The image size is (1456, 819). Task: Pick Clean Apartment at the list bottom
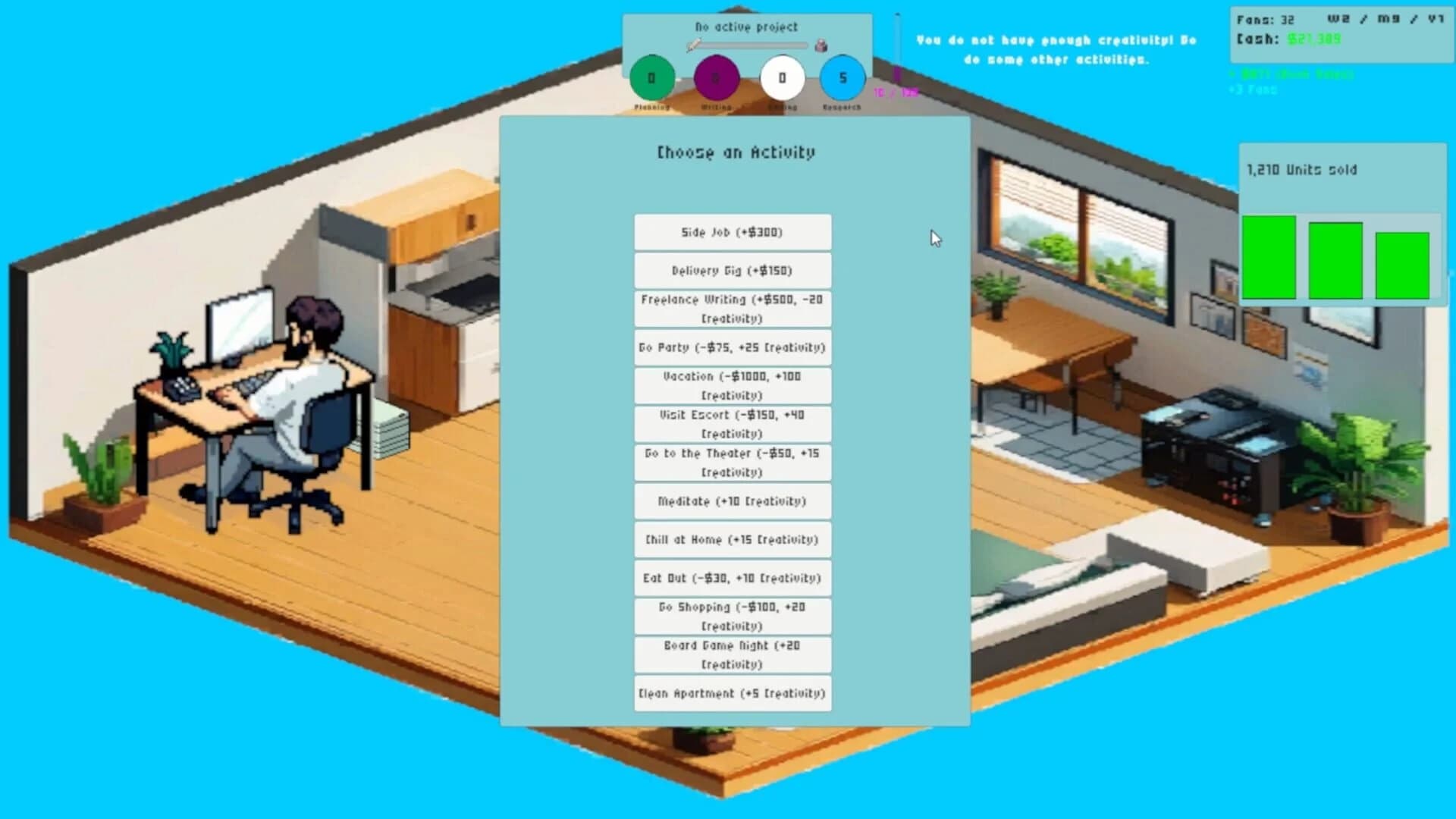732,692
